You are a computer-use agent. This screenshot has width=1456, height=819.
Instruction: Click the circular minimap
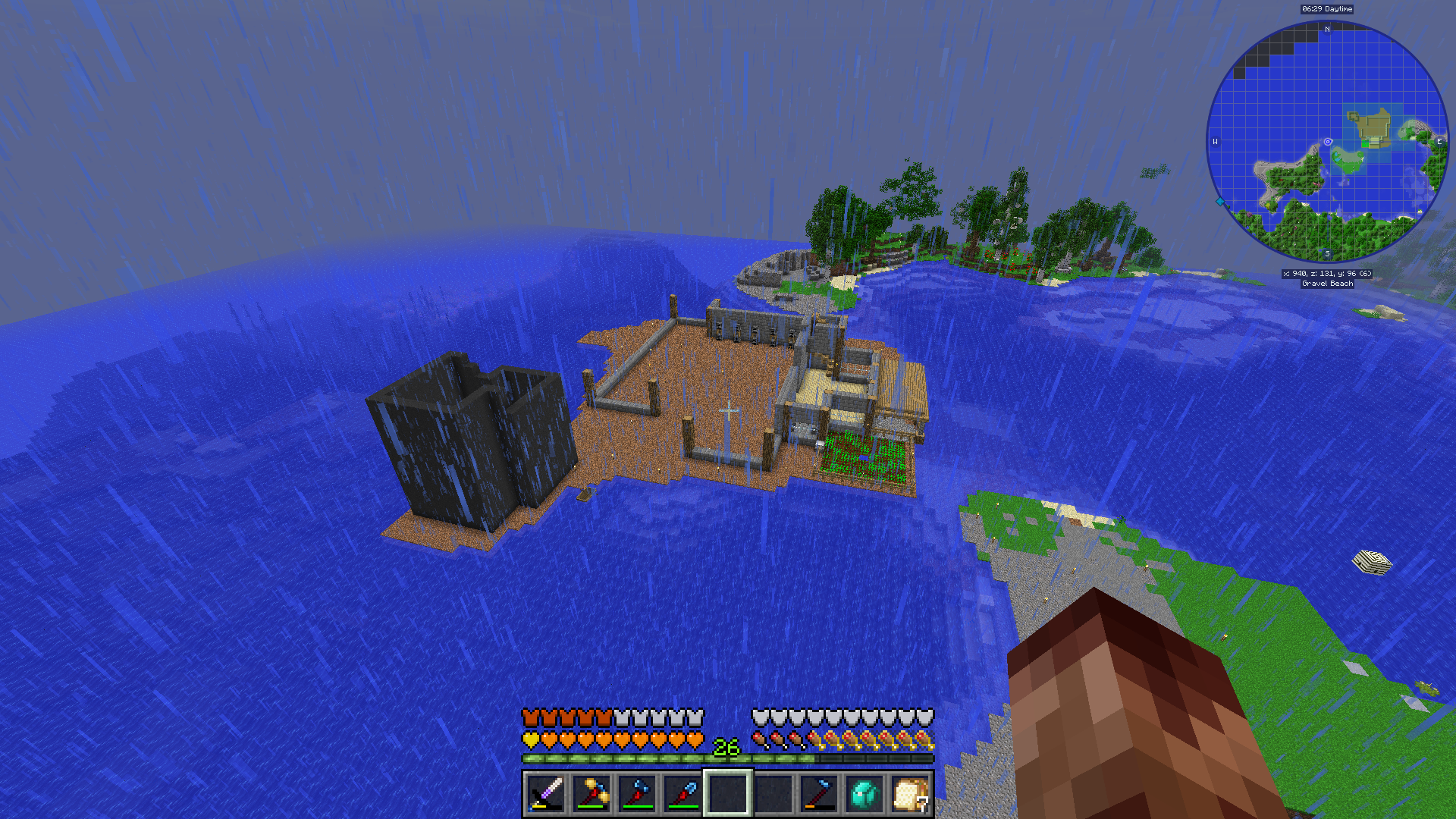coord(1327,142)
